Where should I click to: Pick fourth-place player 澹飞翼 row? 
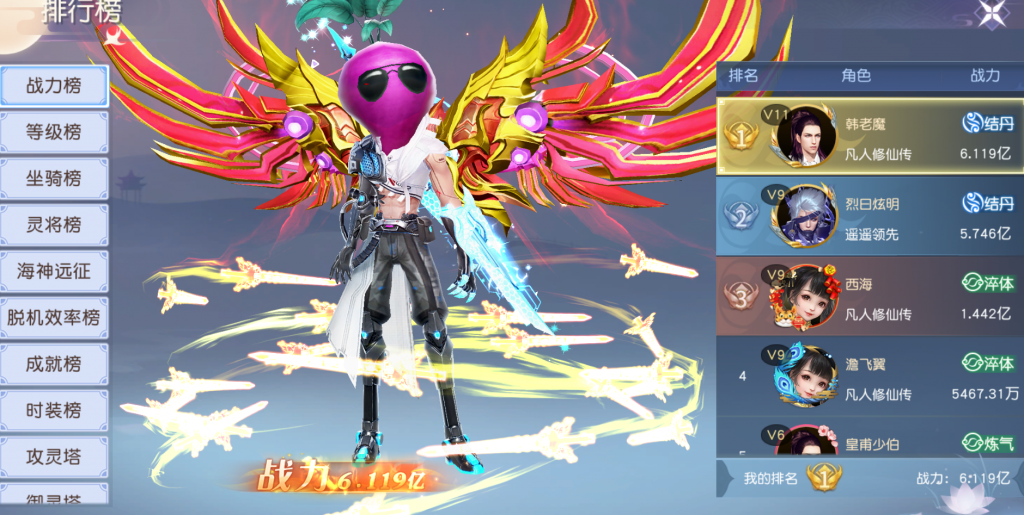[x=870, y=376]
